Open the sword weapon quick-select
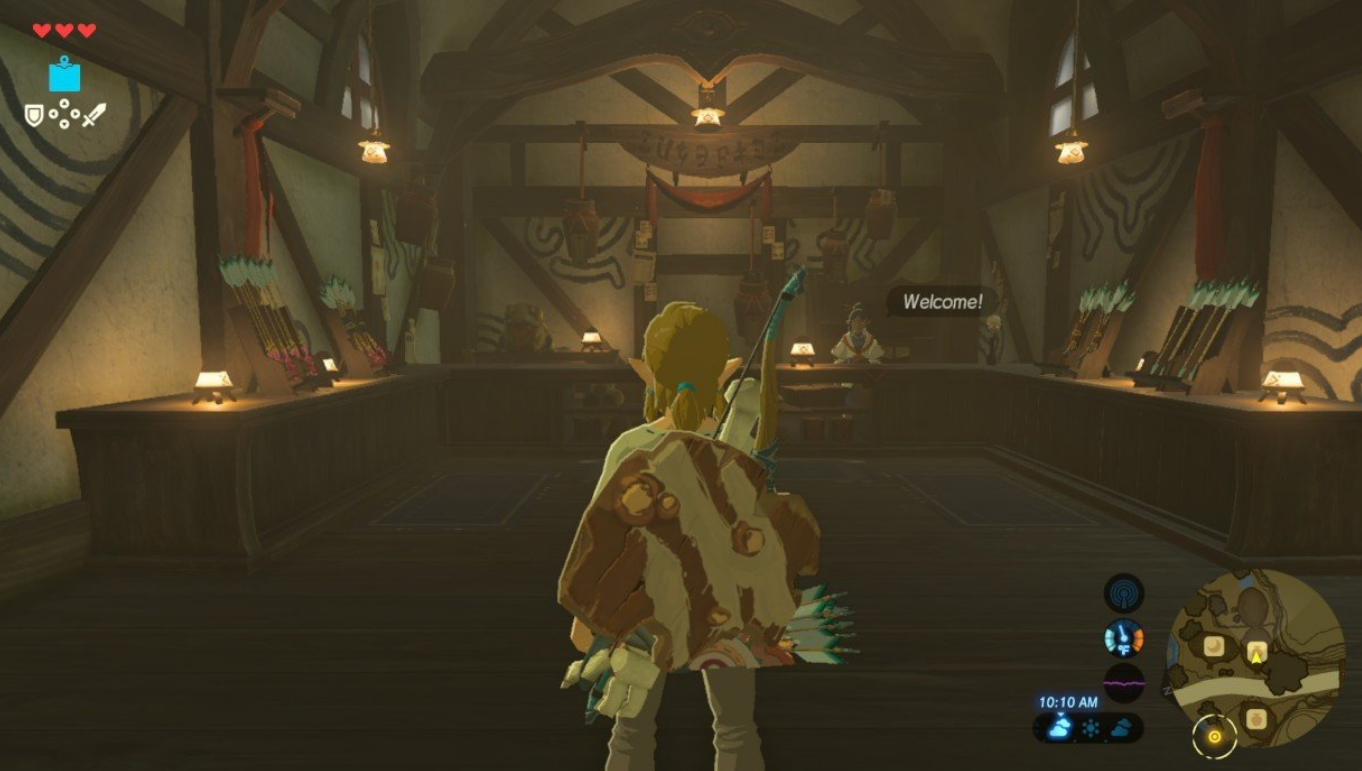 click(x=94, y=115)
